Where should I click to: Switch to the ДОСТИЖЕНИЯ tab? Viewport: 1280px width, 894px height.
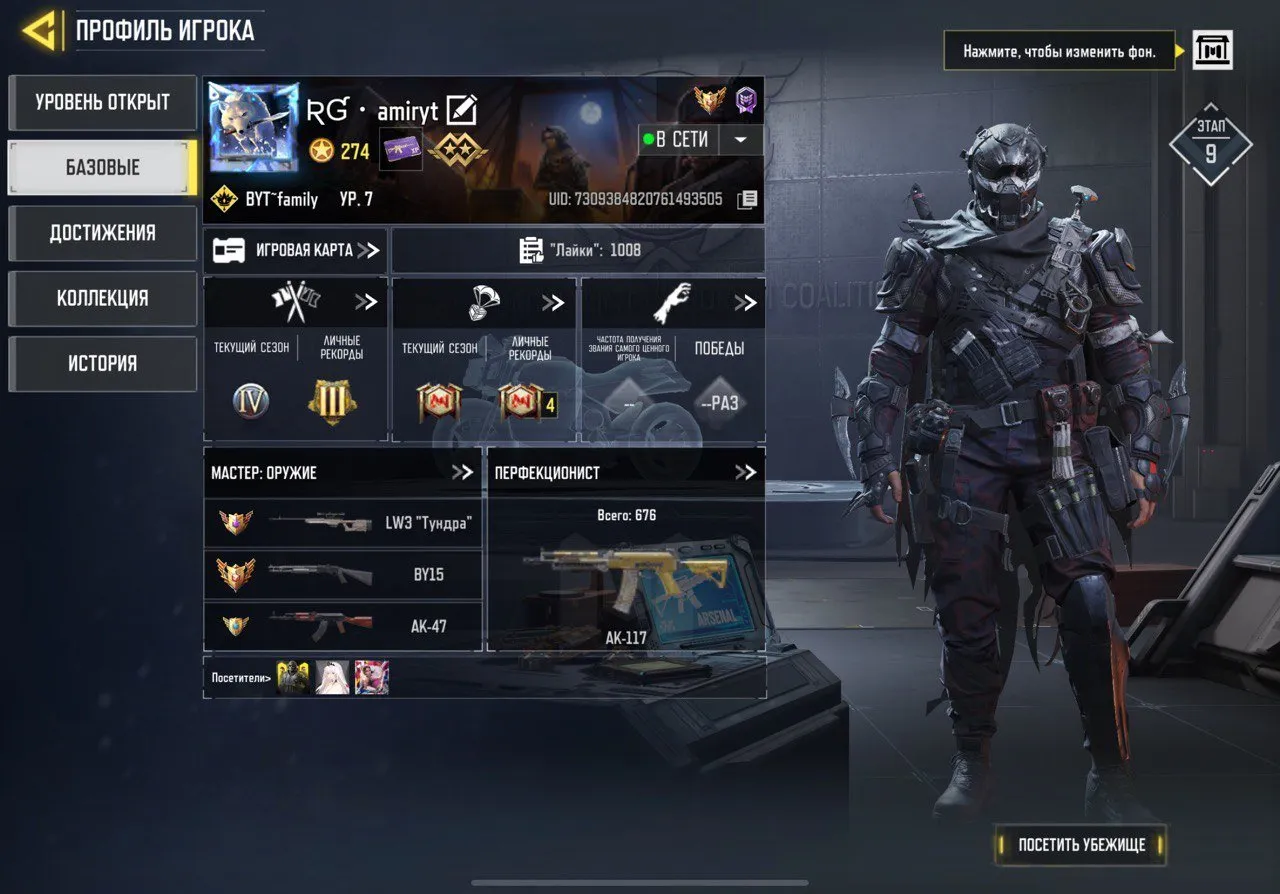(x=101, y=233)
